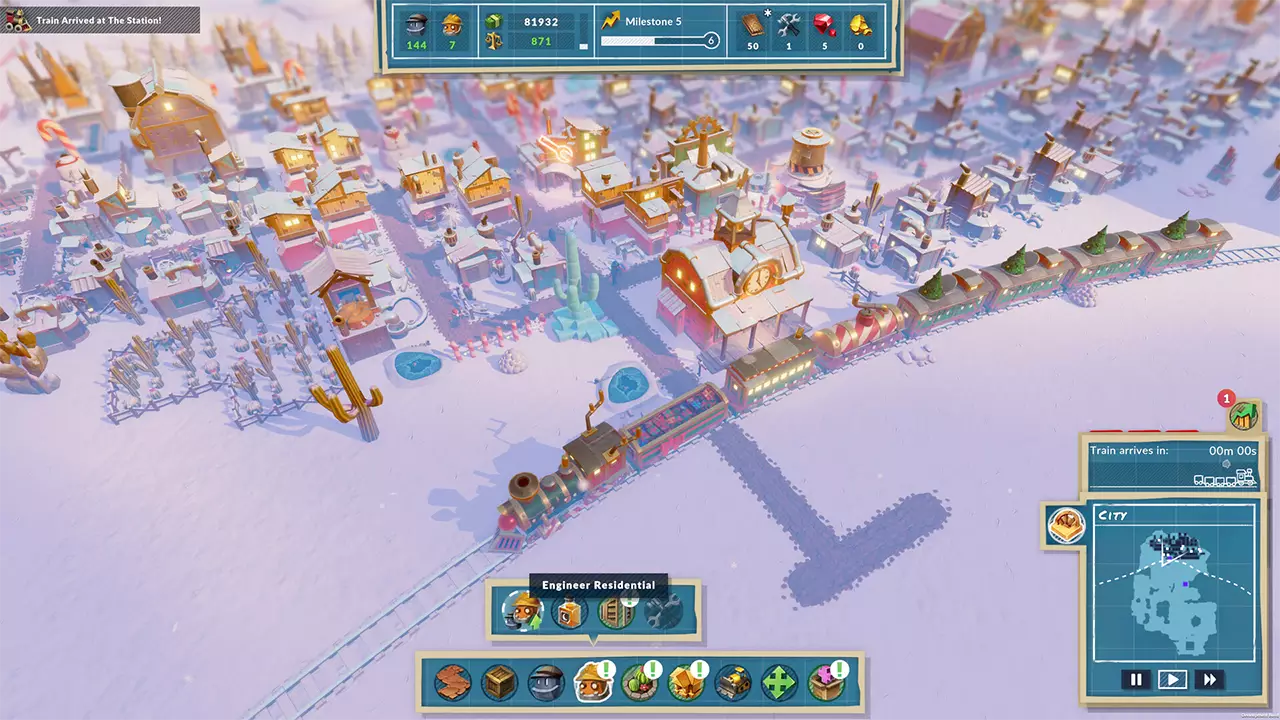The image size is (1280, 720).
Task: Open the box with pink block category
Action: coord(827,683)
